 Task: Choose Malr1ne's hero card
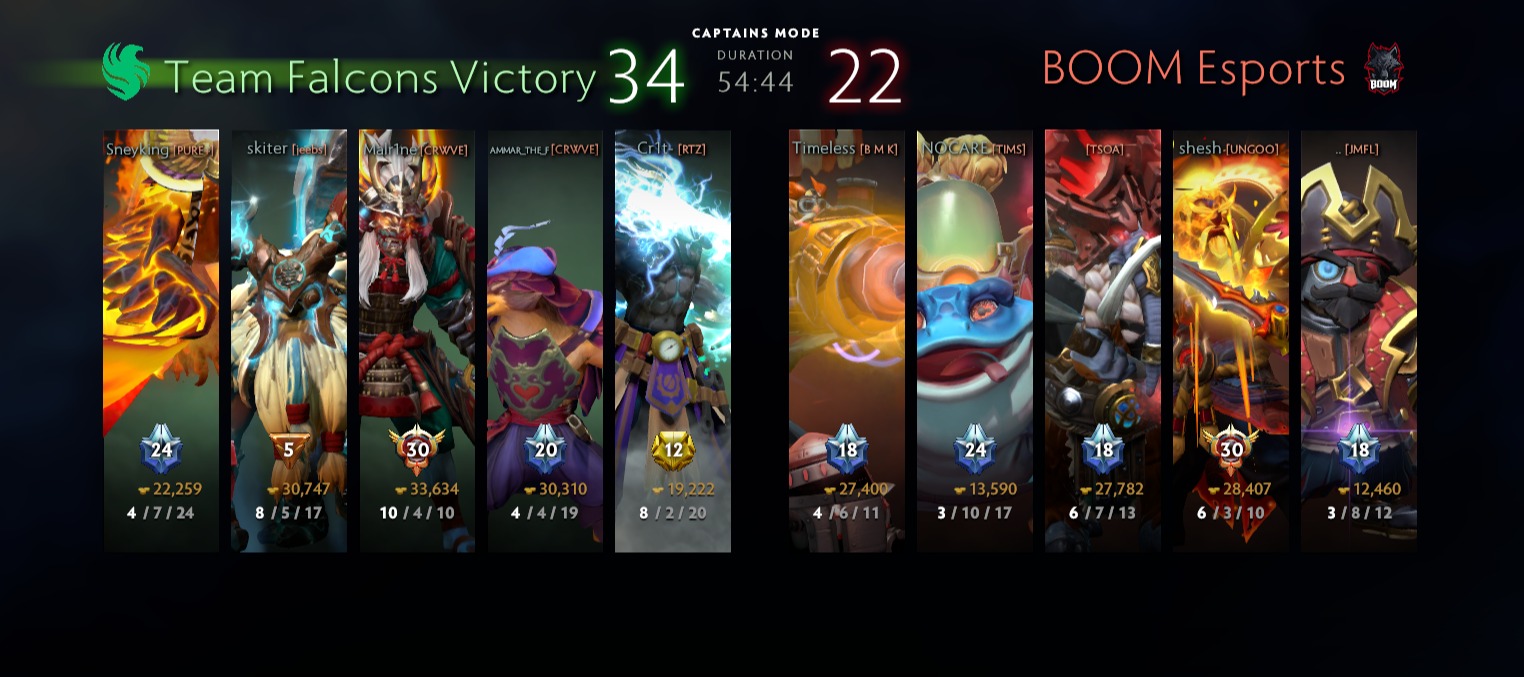417,340
